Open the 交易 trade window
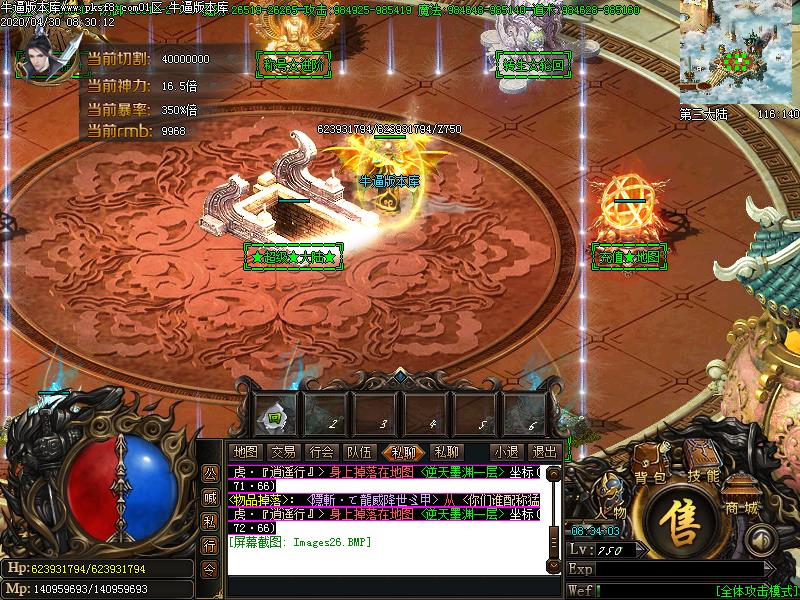 click(x=283, y=452)
